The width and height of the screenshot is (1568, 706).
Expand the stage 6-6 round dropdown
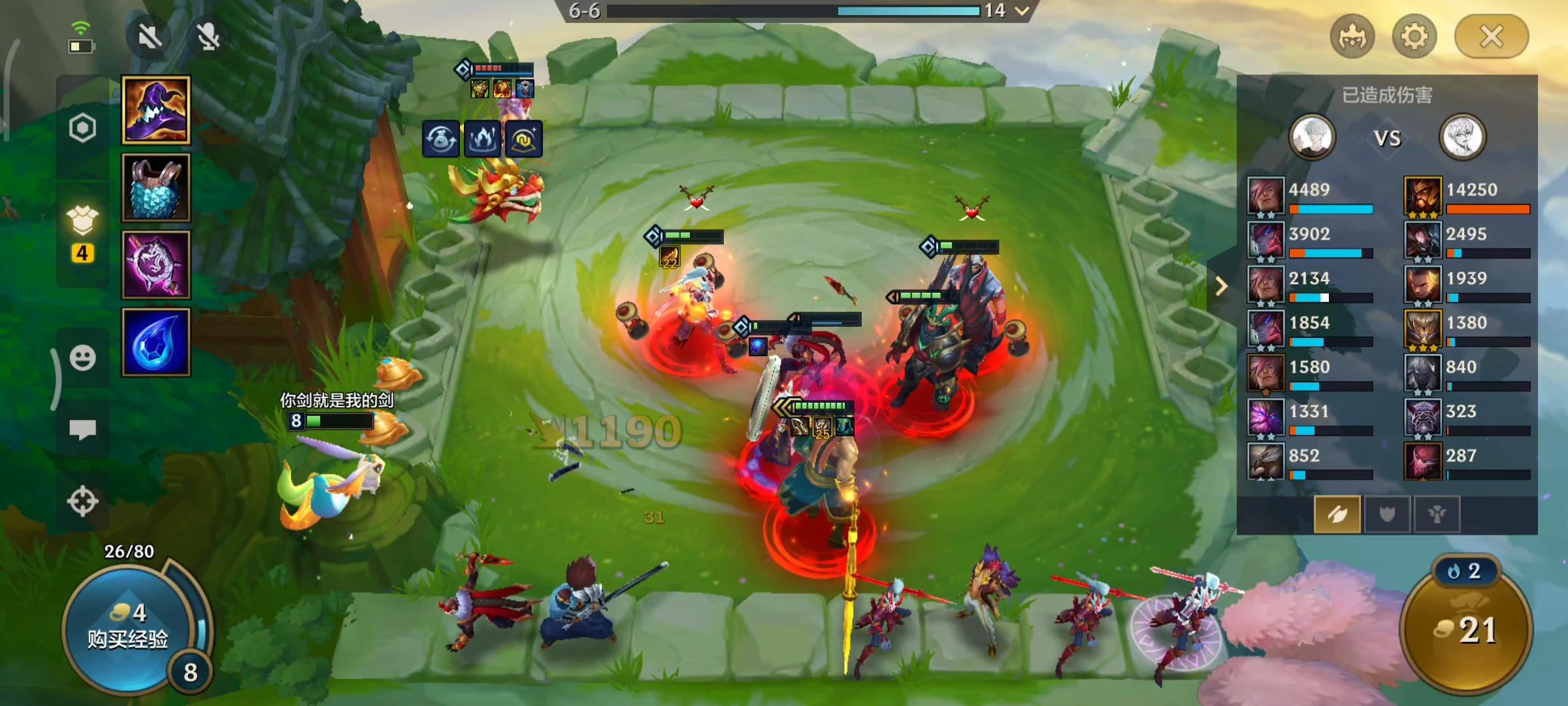pos(1022,10)
